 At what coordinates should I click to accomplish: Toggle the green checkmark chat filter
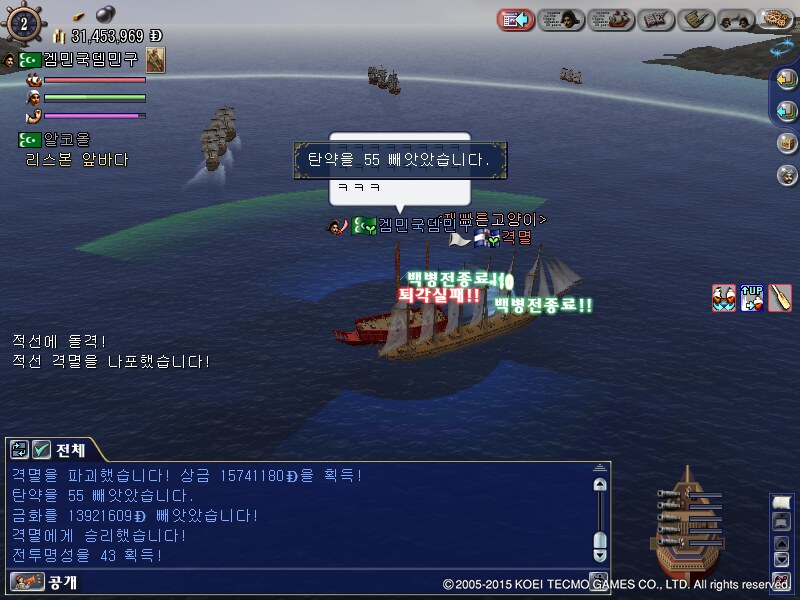click(41, 449)
